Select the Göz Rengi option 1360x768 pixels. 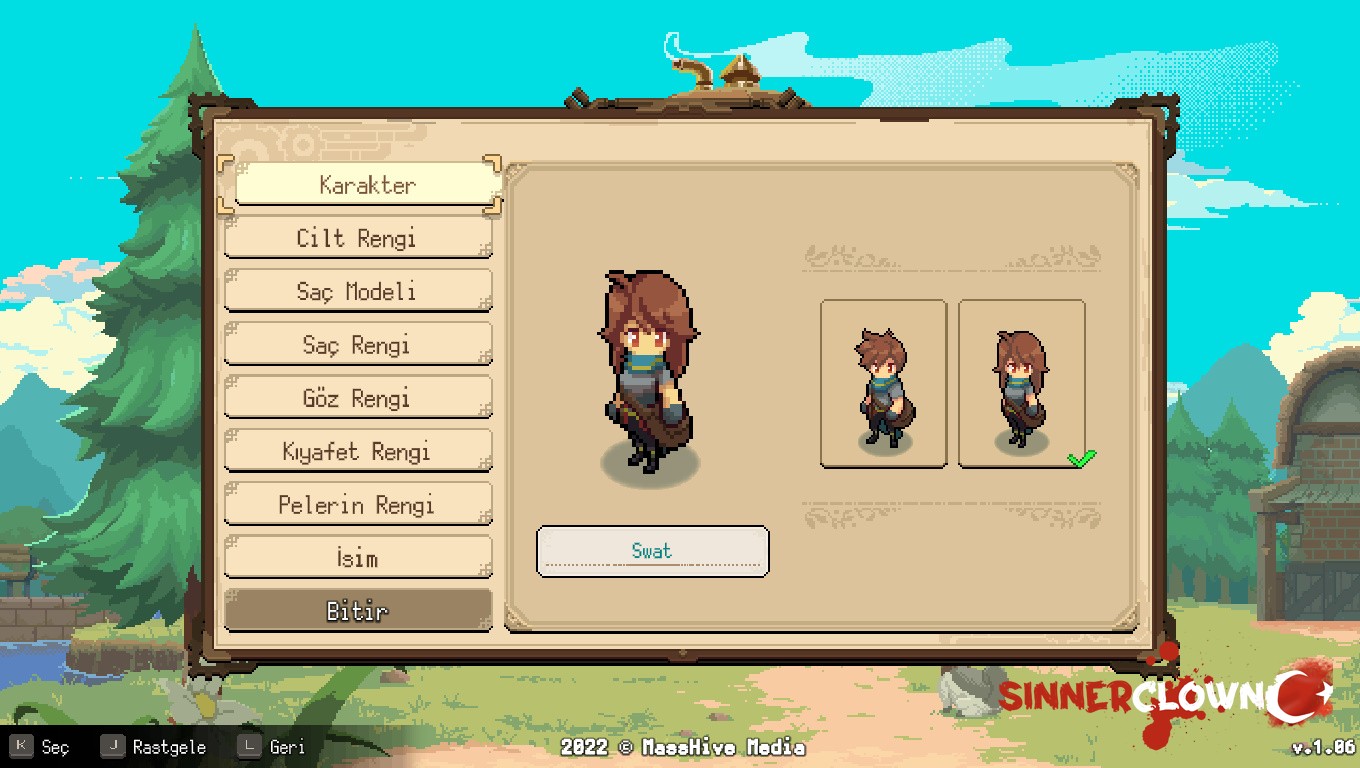click(357, 398)
